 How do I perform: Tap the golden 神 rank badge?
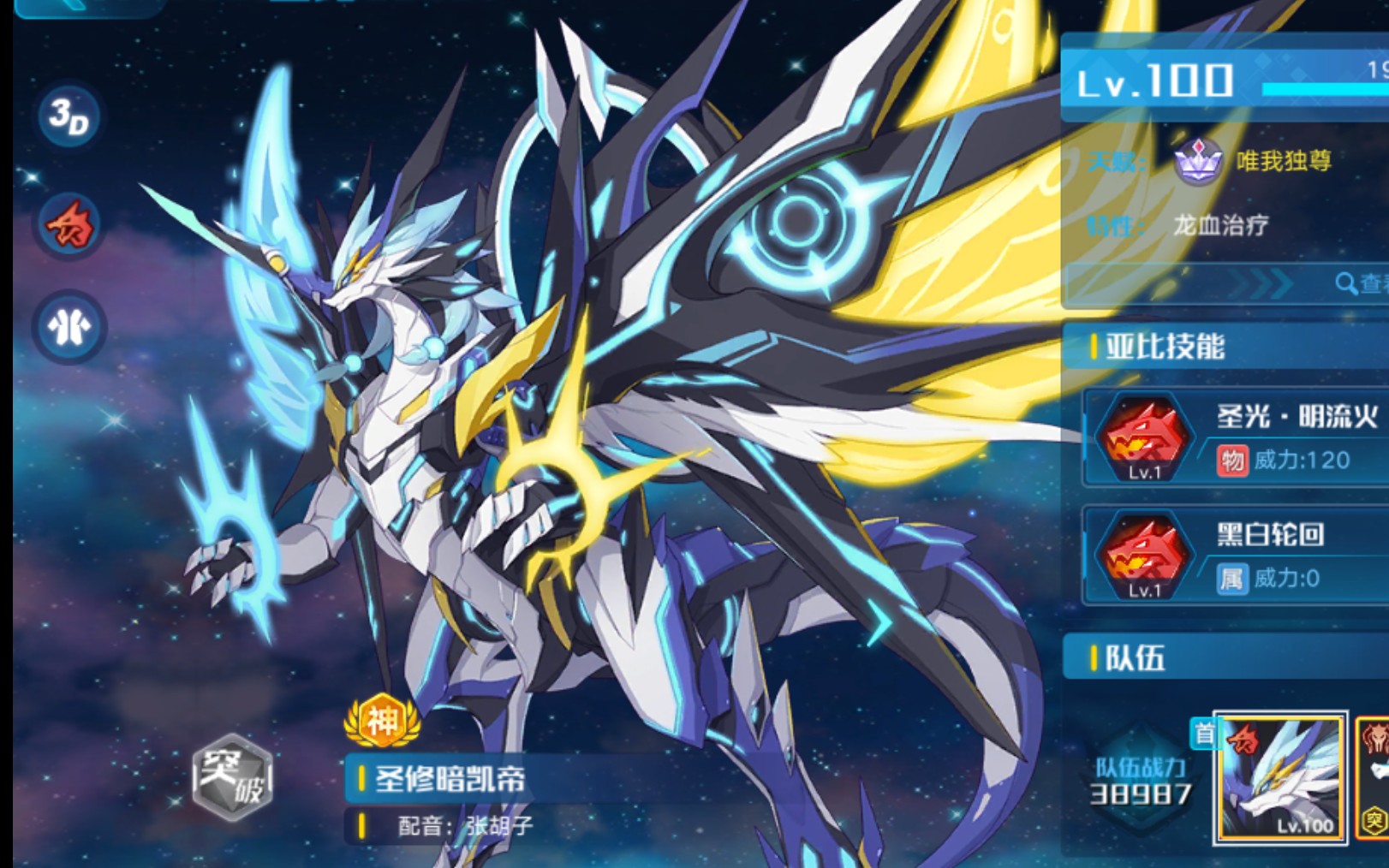(x=382, y=722)
